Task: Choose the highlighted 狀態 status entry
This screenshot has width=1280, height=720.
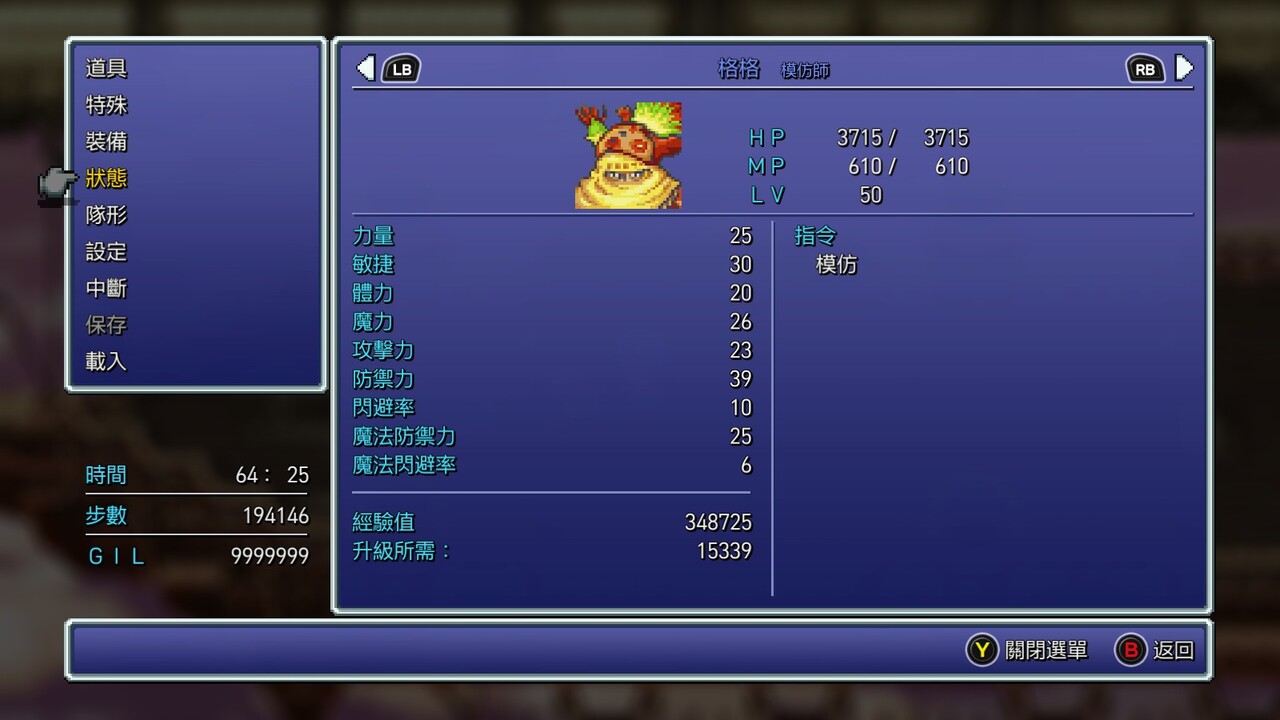Action: pyautogui.click(x=106, y=179)
